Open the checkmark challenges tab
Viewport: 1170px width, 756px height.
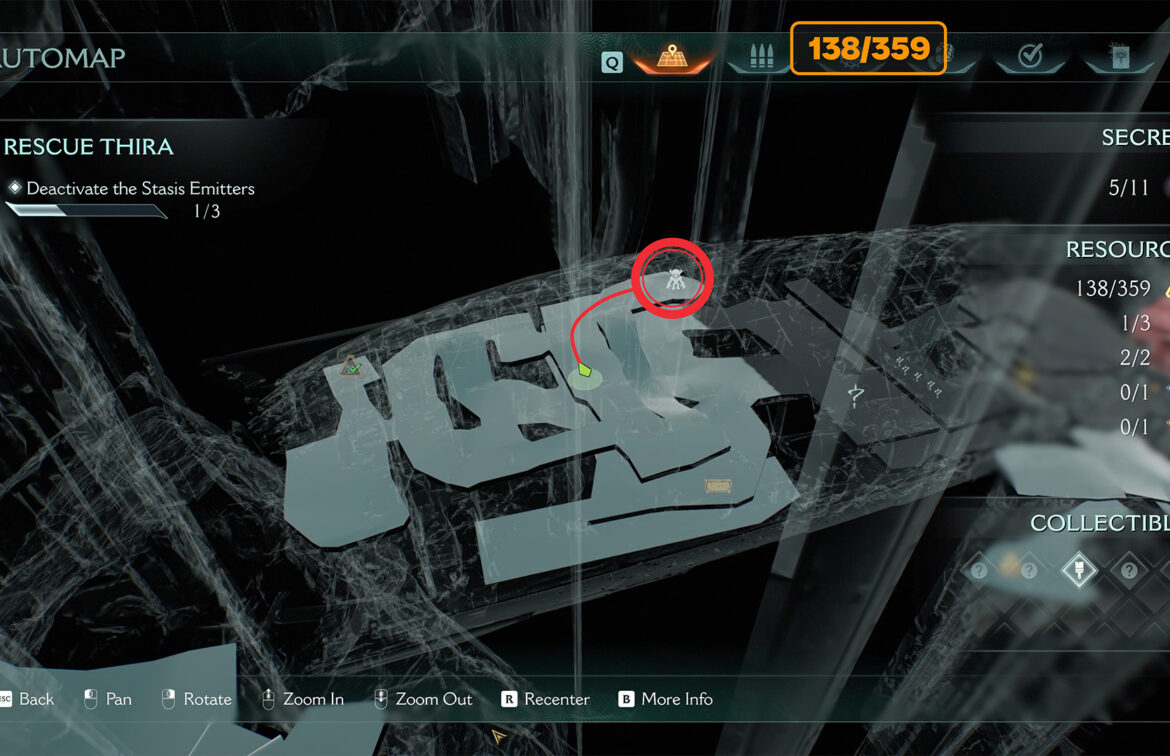(x=1030, y=57)
